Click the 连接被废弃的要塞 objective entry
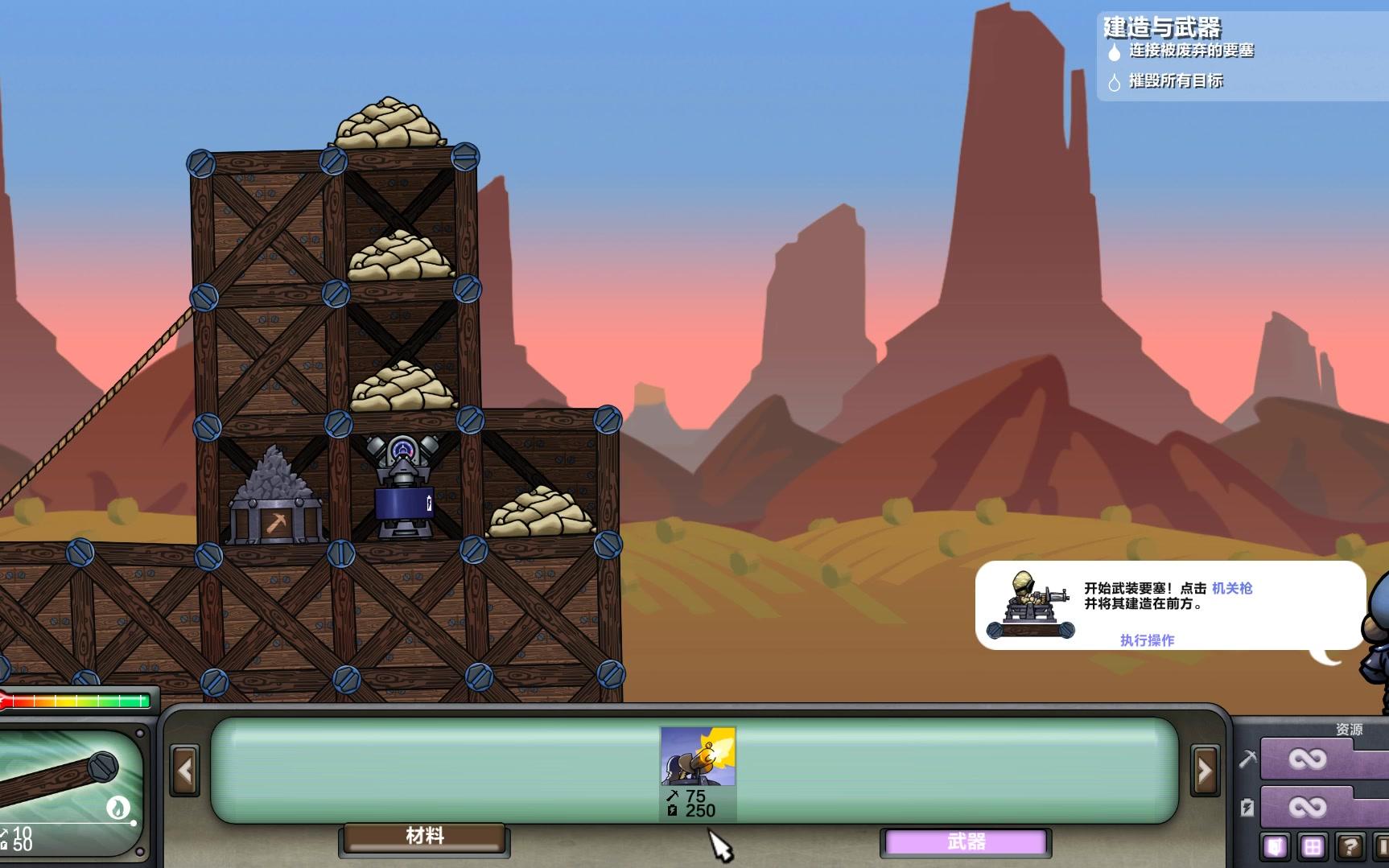Viewport: 1389px width, 868px height. pyautogui.click(x=1191, y=51)
